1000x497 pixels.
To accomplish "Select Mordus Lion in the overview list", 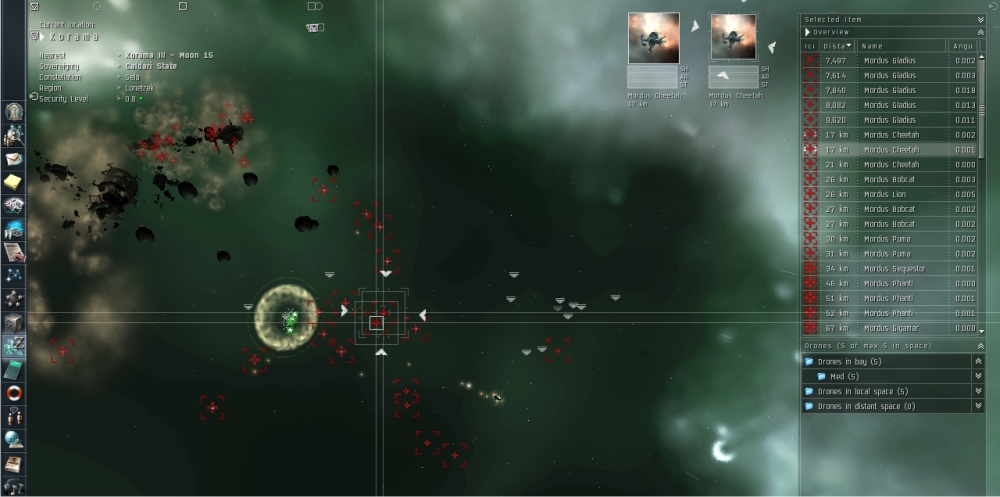I will (x=891, y=194).
